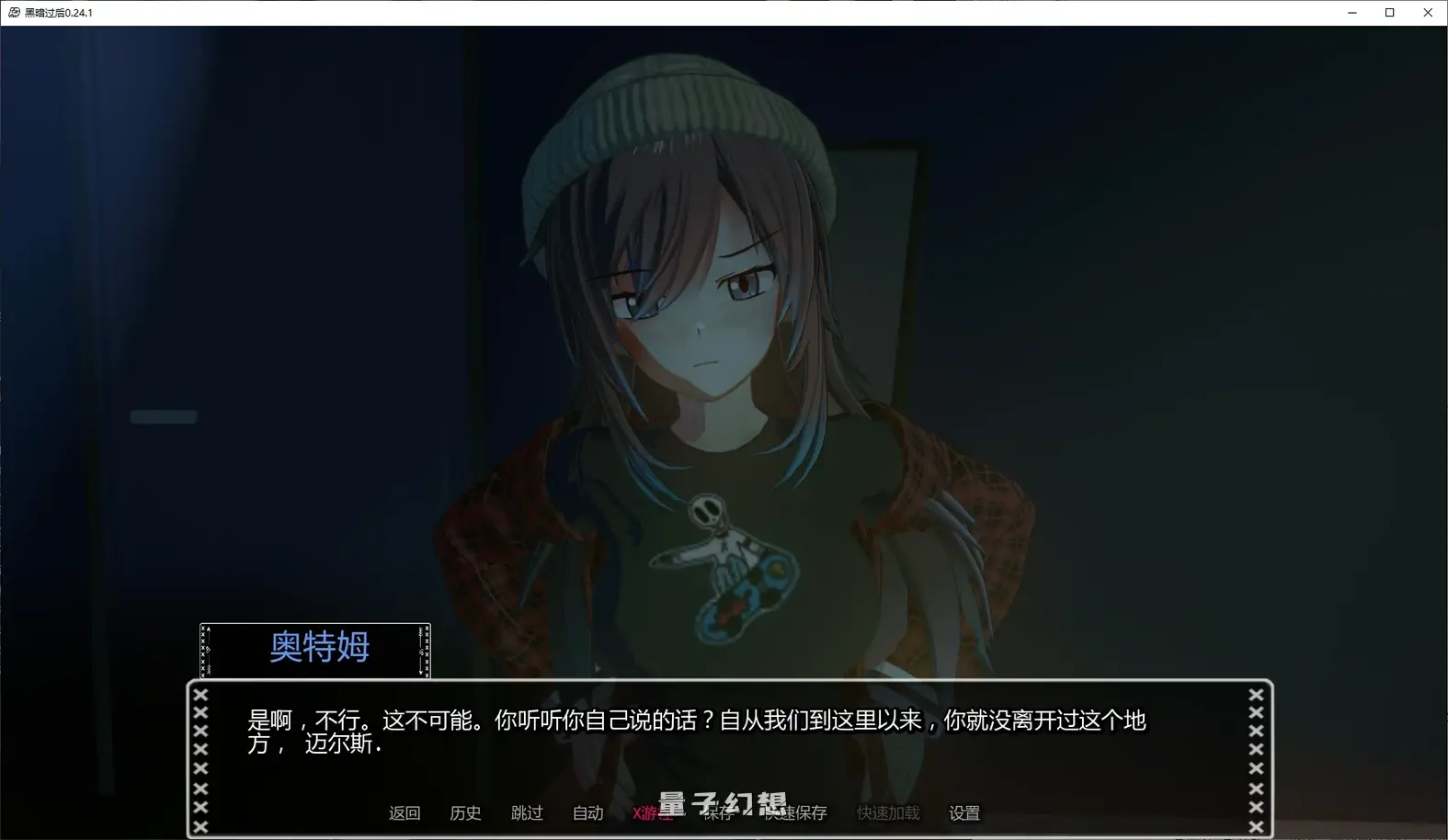Select the red X游戏 option

pos(653,812)
